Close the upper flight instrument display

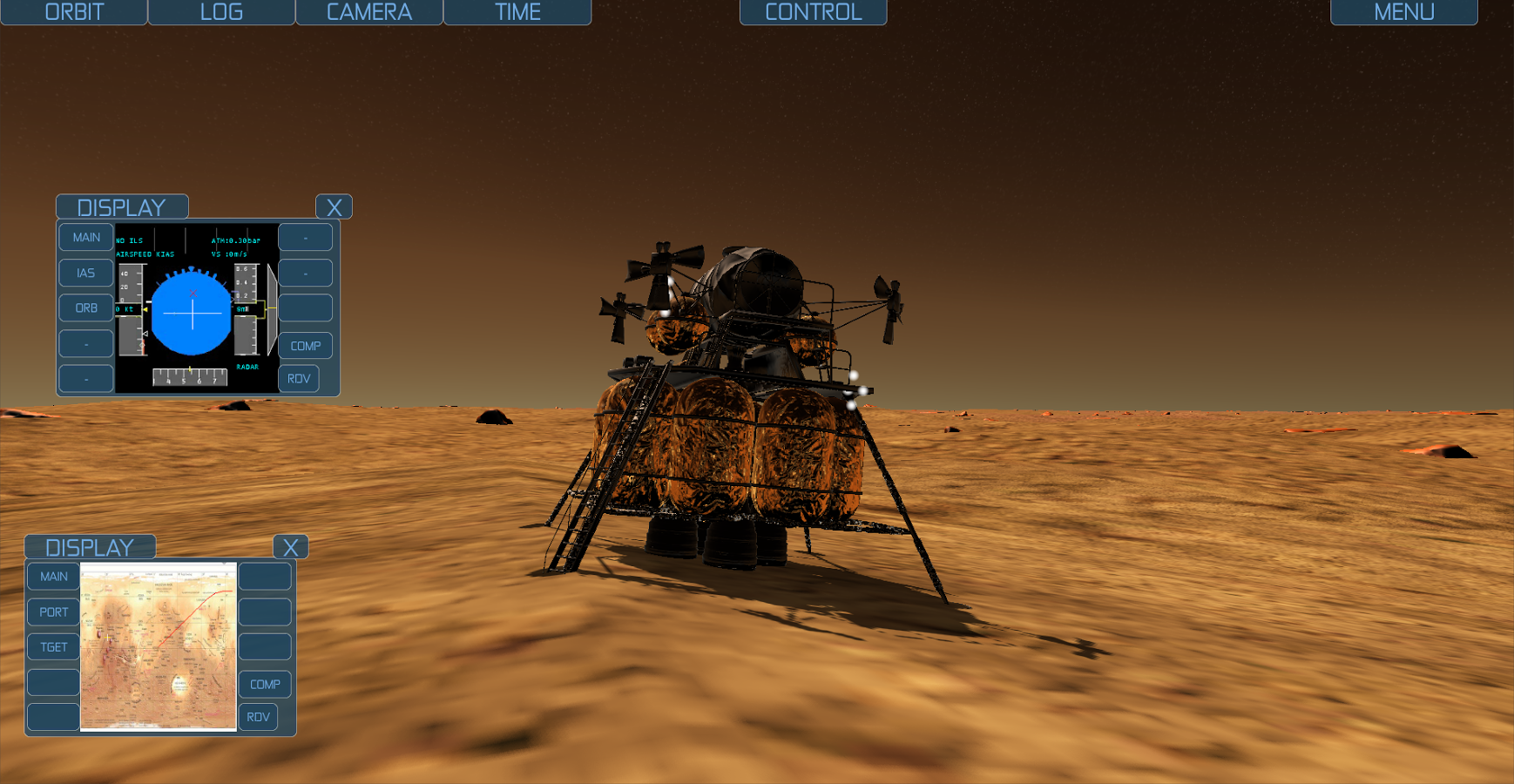(334, 207)
